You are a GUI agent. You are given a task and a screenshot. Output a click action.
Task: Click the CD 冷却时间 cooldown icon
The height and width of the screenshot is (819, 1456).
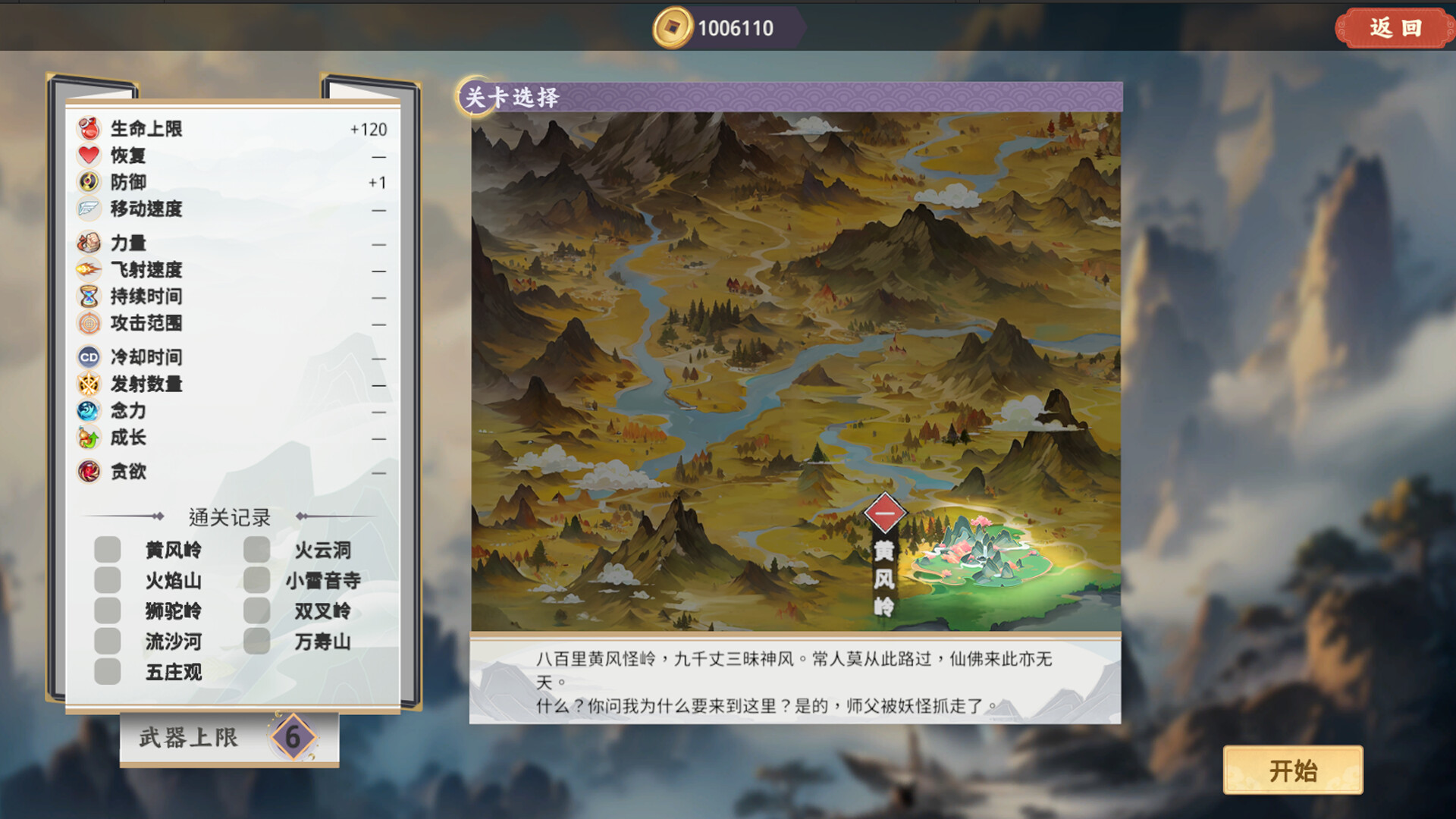point(88,356)
